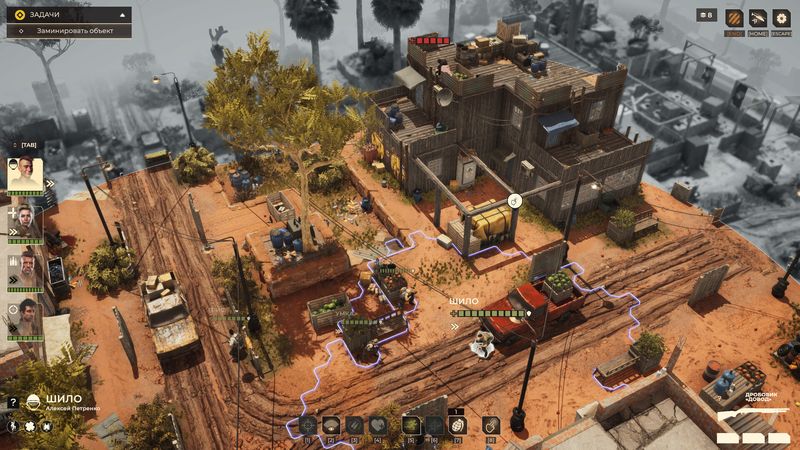800x450 pixels.
Task: Activate the ability in slot five
Action: (x=410, y=426)
